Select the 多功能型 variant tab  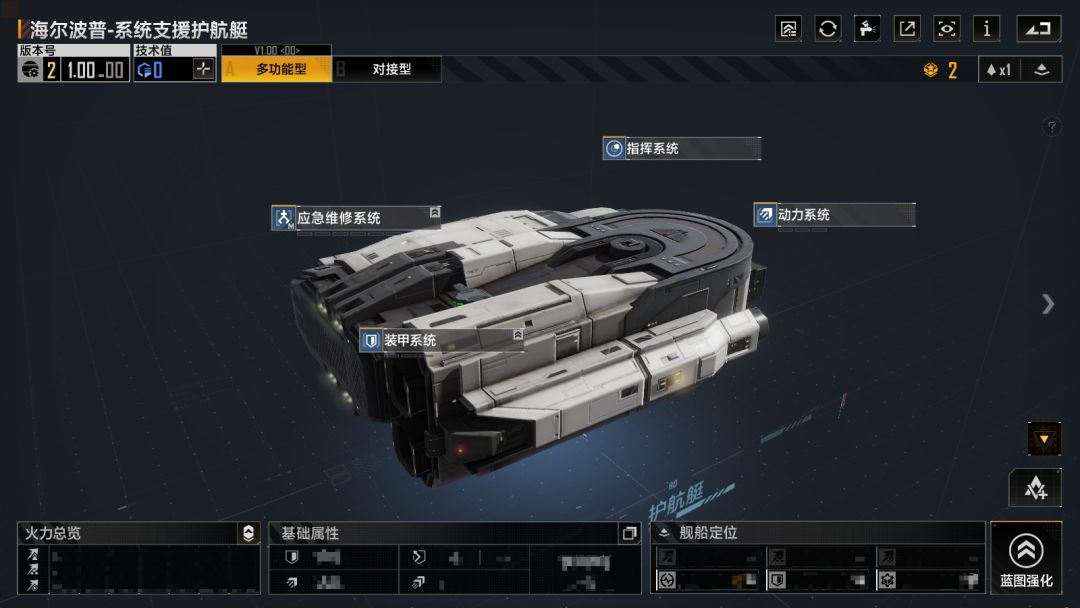[277, 69]
